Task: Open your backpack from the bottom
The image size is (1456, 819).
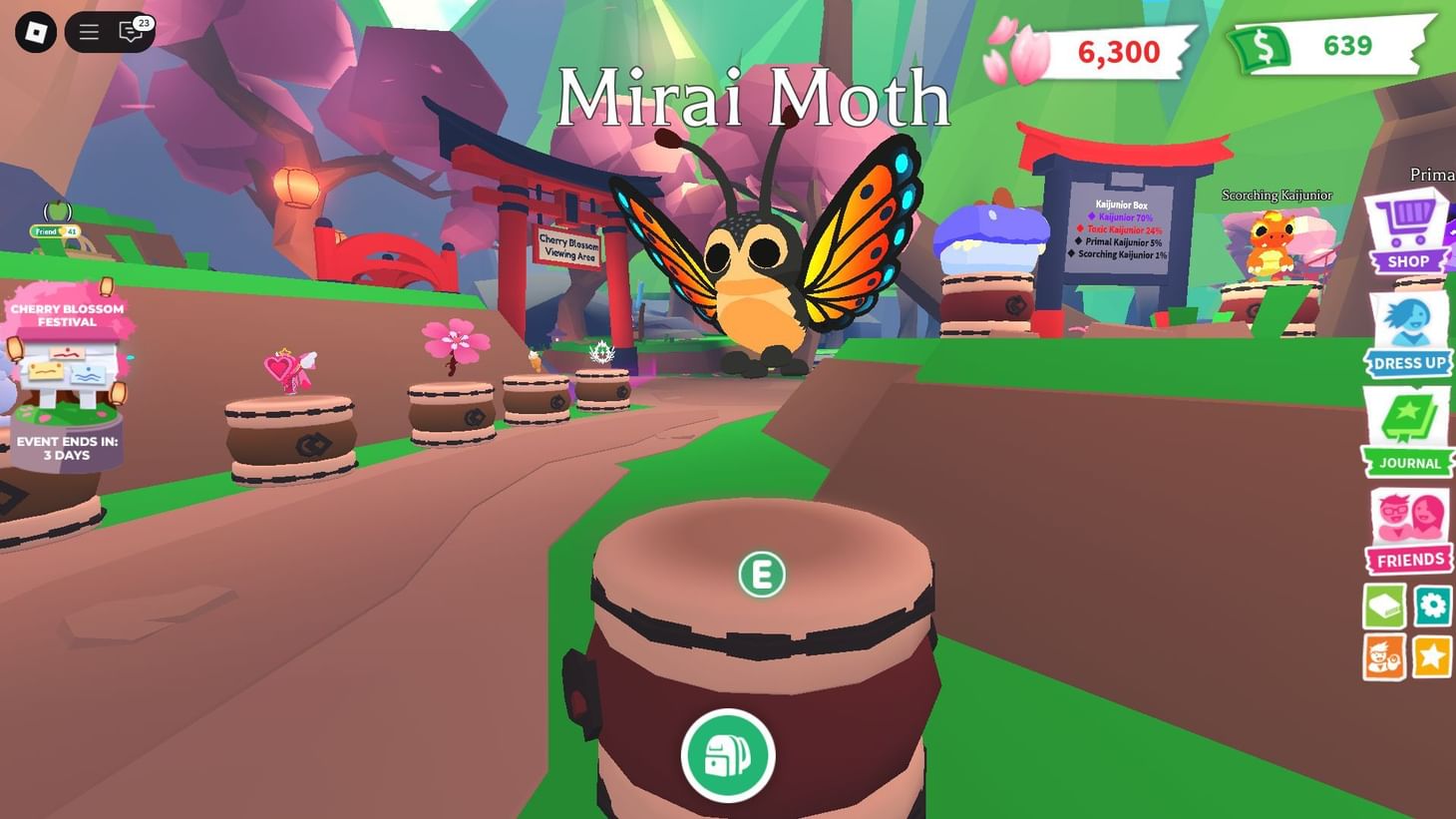Action: 728,756
